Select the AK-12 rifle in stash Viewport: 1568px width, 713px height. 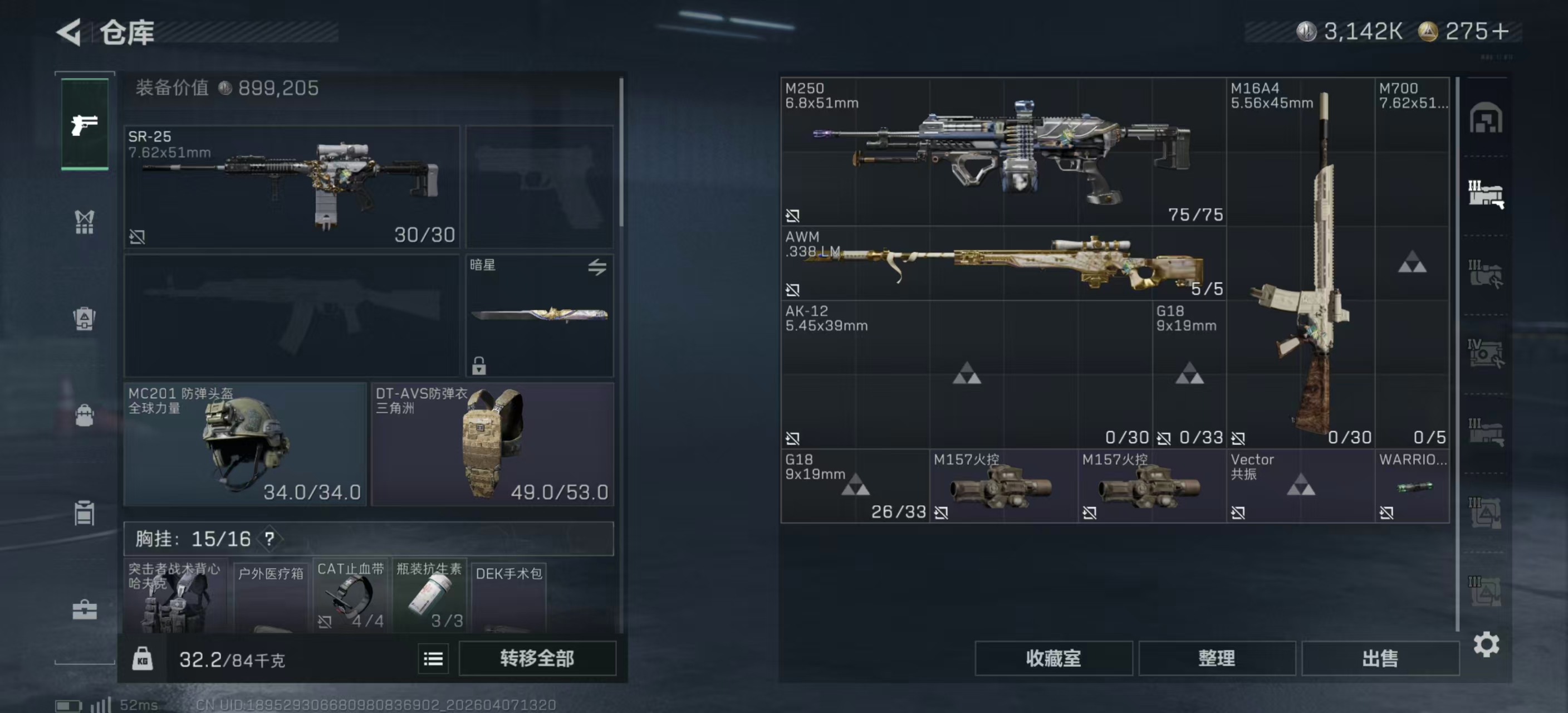pyautogui.click(x=966, y=374)
